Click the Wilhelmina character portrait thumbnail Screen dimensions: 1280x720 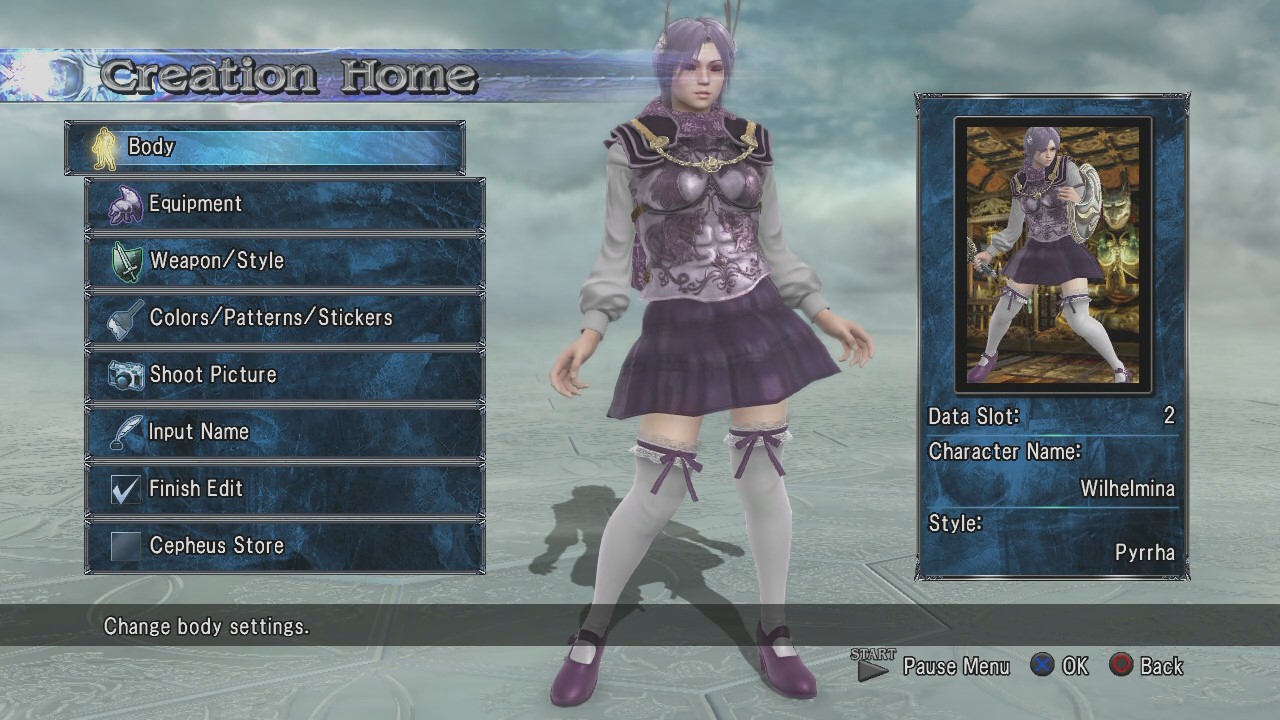(1052, 254)
